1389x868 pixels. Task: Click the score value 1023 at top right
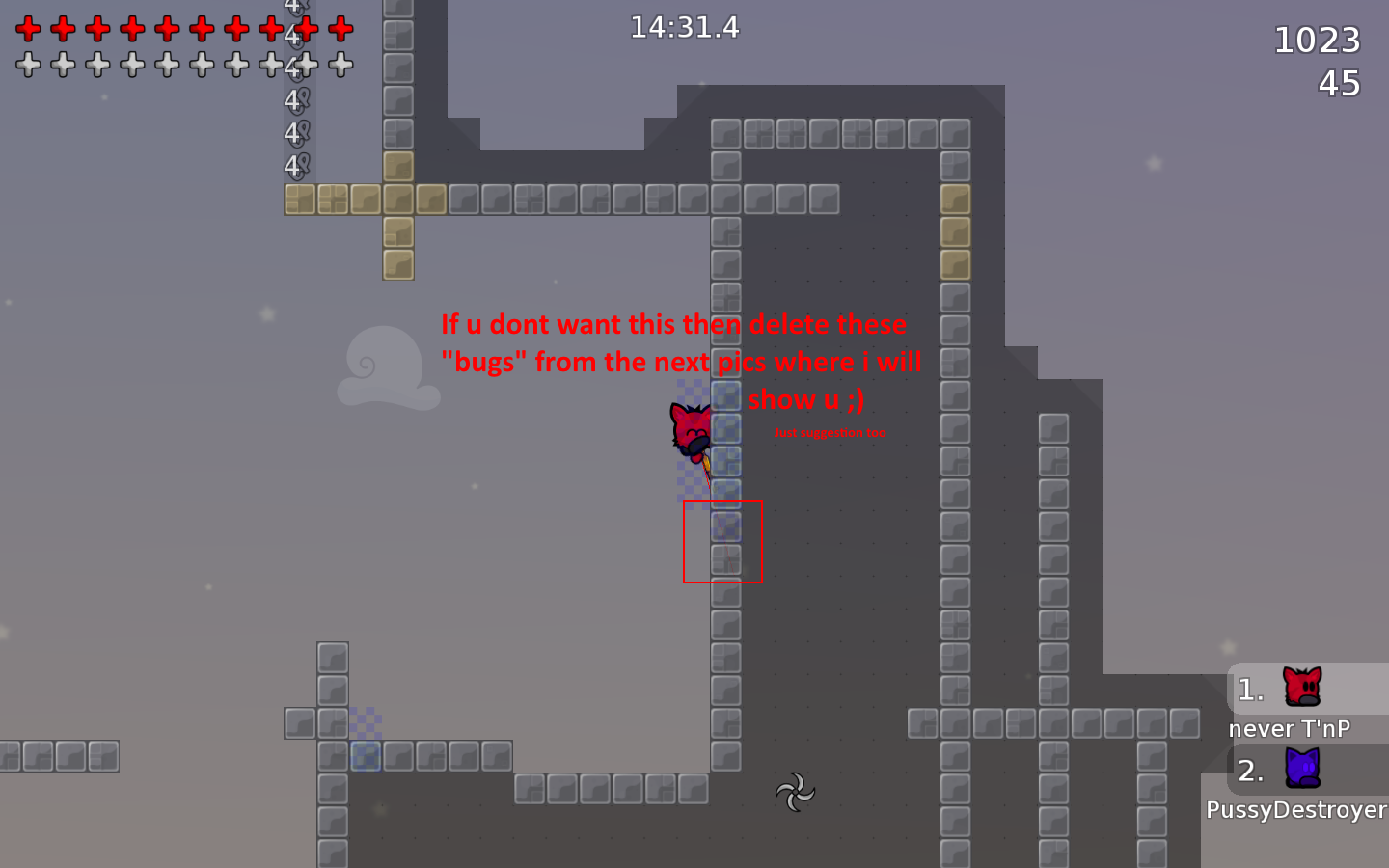point(1319,41)
